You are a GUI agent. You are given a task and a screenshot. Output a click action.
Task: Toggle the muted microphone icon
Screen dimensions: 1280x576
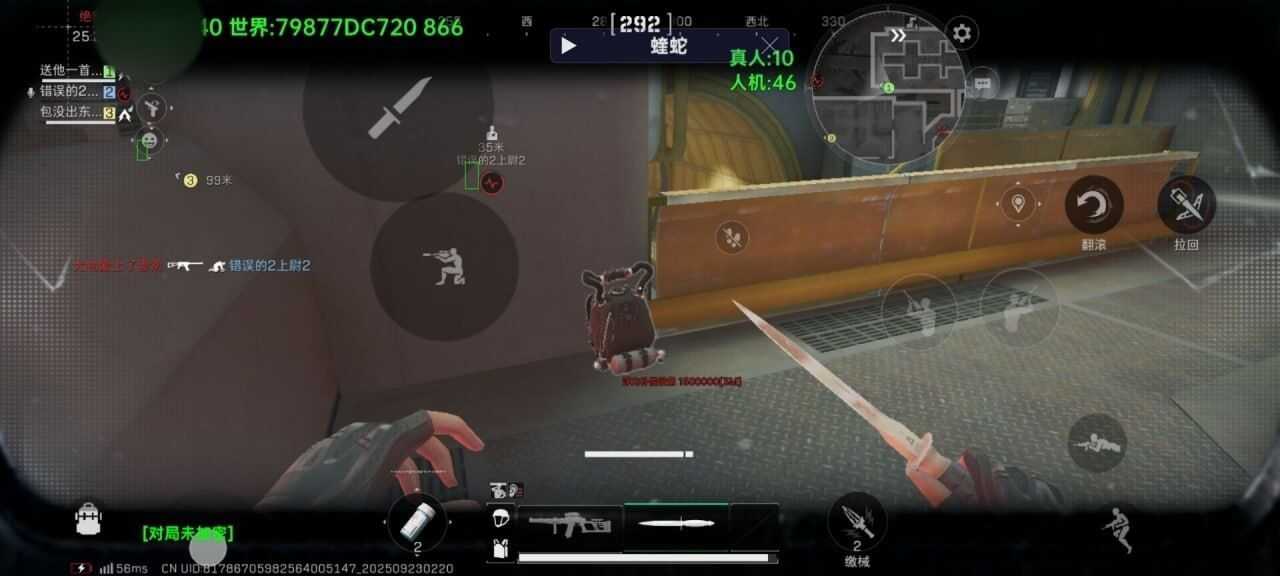30,91
